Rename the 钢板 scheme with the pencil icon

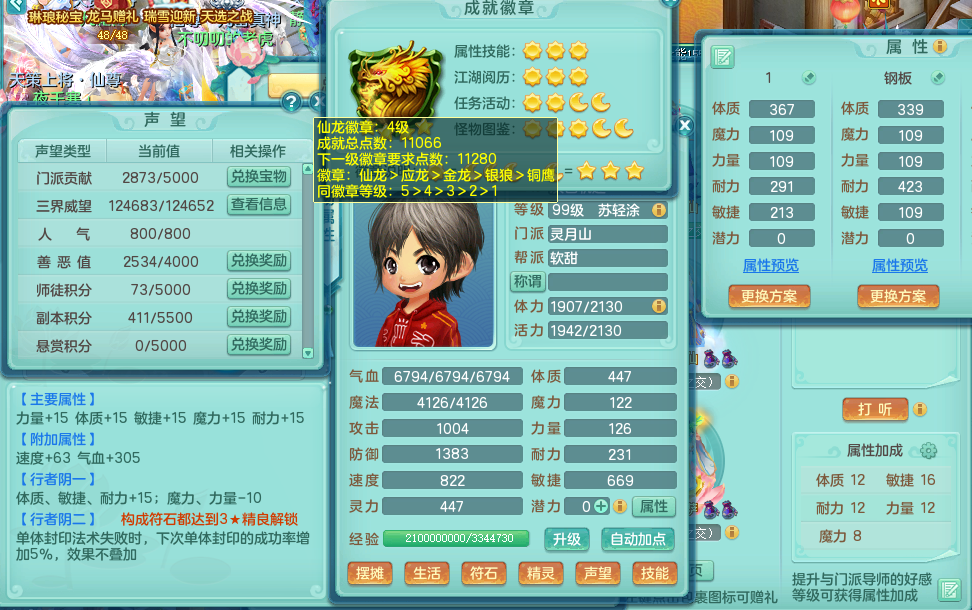(x=938, y=78)
